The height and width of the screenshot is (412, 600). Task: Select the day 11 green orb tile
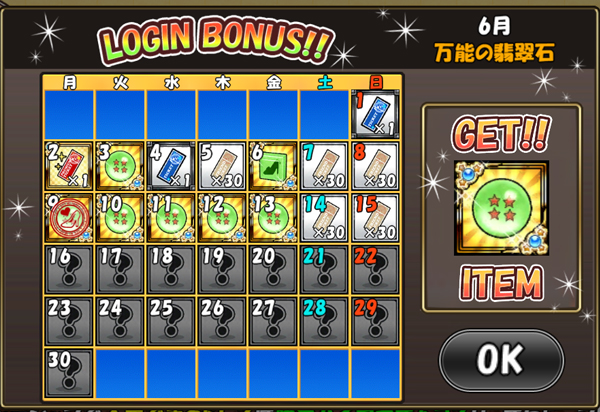(x=172, y=216)
